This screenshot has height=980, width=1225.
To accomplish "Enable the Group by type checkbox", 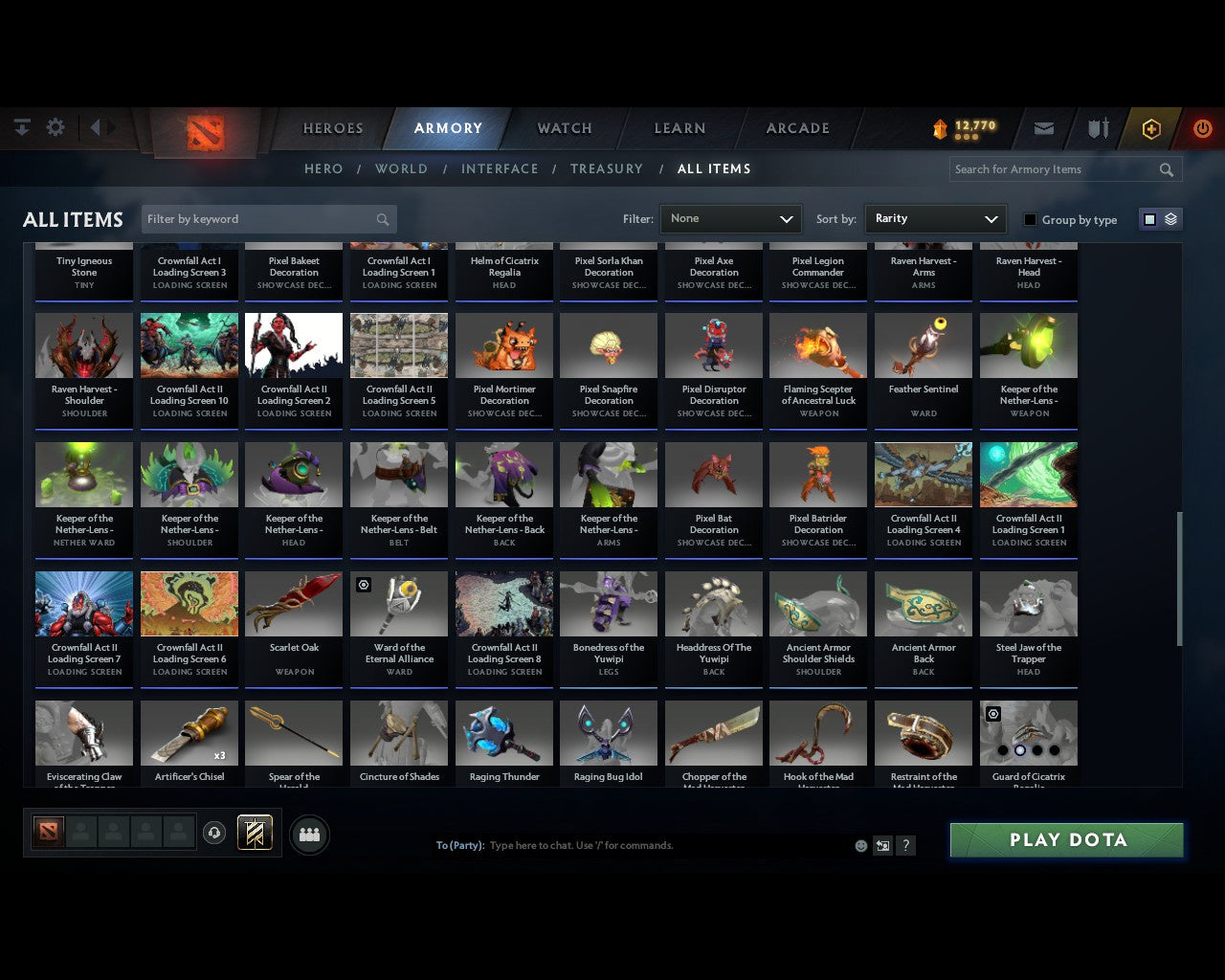I will (x=1030, y=219).
